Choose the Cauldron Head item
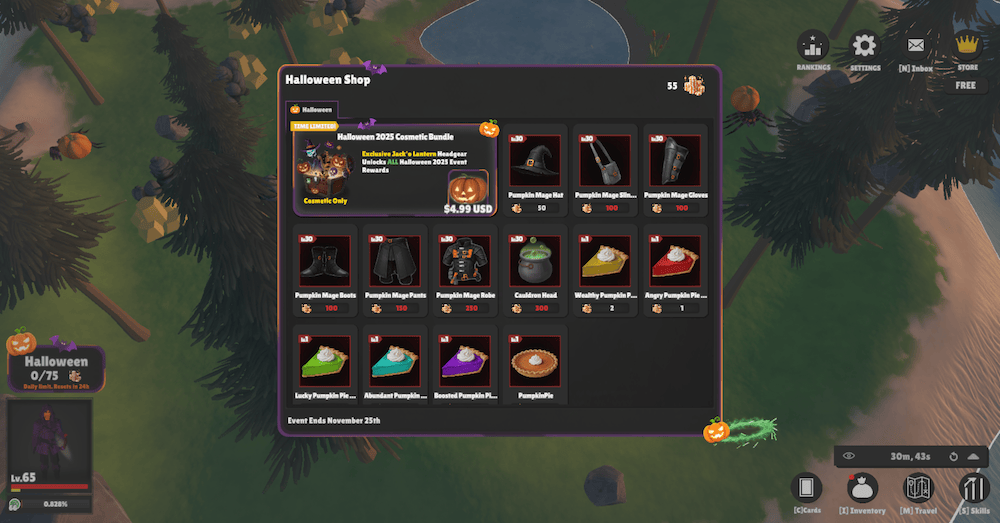This screenshot has height=523, width=1000. [x=535, y=262]
